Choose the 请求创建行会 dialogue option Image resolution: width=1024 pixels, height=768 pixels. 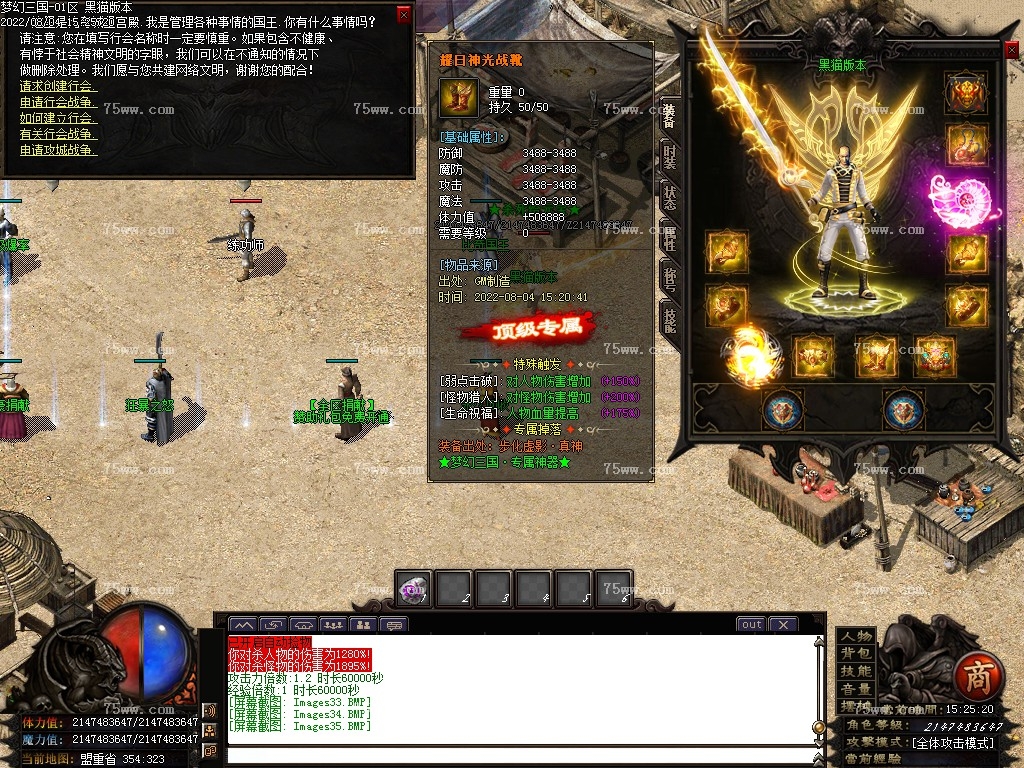pyautogui.click(x=58, y=86)
